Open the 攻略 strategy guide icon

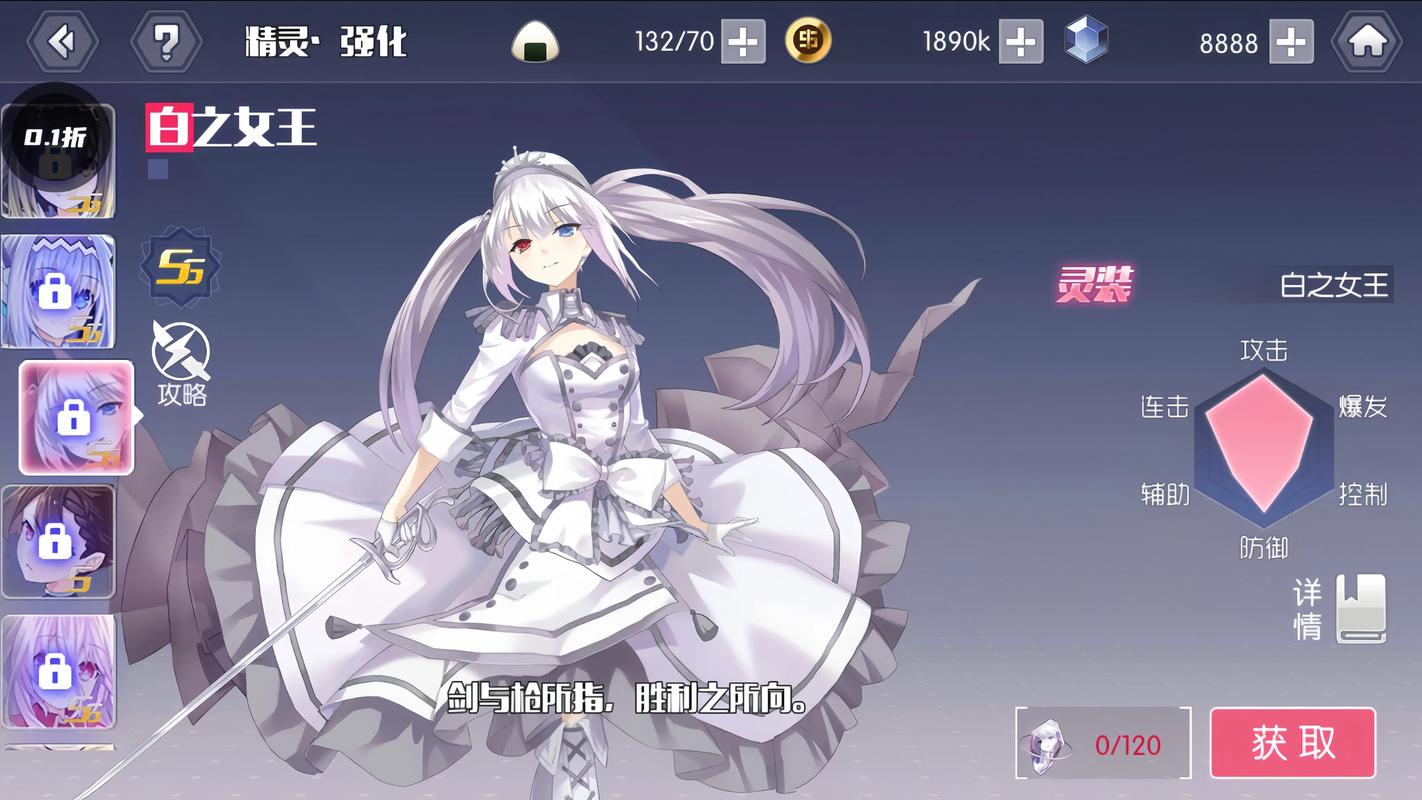click(x=181, y=362)
